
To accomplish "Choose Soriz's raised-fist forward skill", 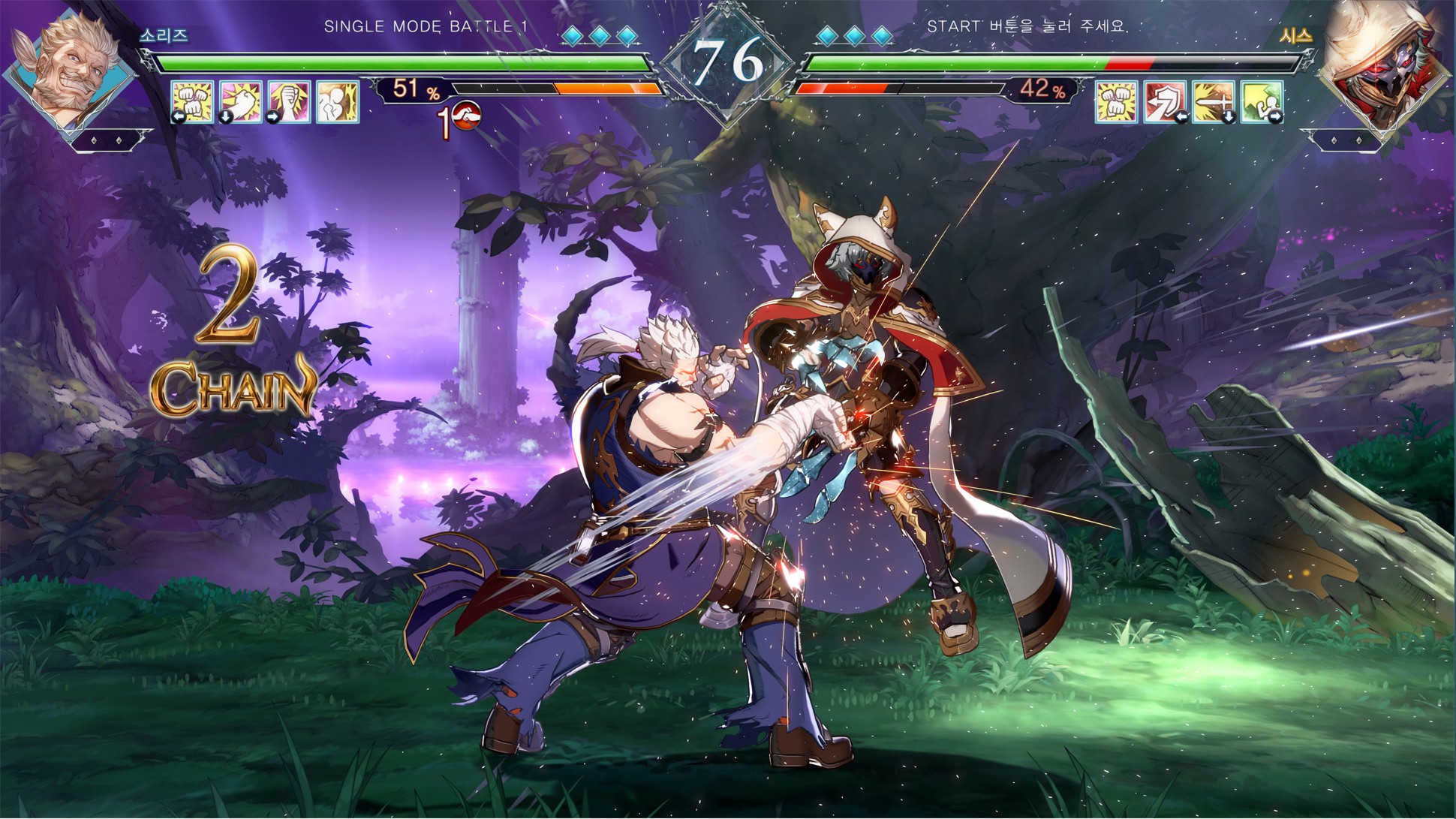I will click(289, 101).
